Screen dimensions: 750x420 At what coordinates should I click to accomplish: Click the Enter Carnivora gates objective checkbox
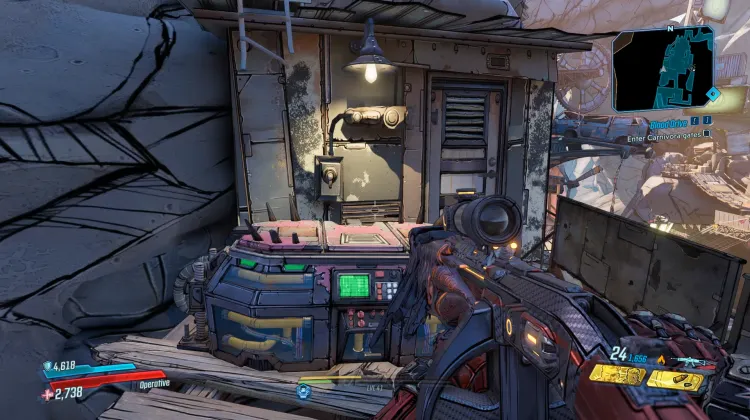click(706, 133)
